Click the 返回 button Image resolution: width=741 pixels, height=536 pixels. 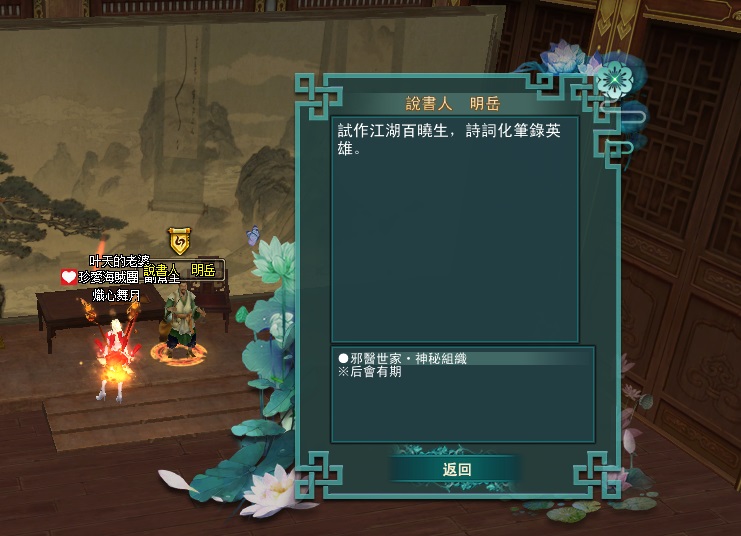pos(455,469)
